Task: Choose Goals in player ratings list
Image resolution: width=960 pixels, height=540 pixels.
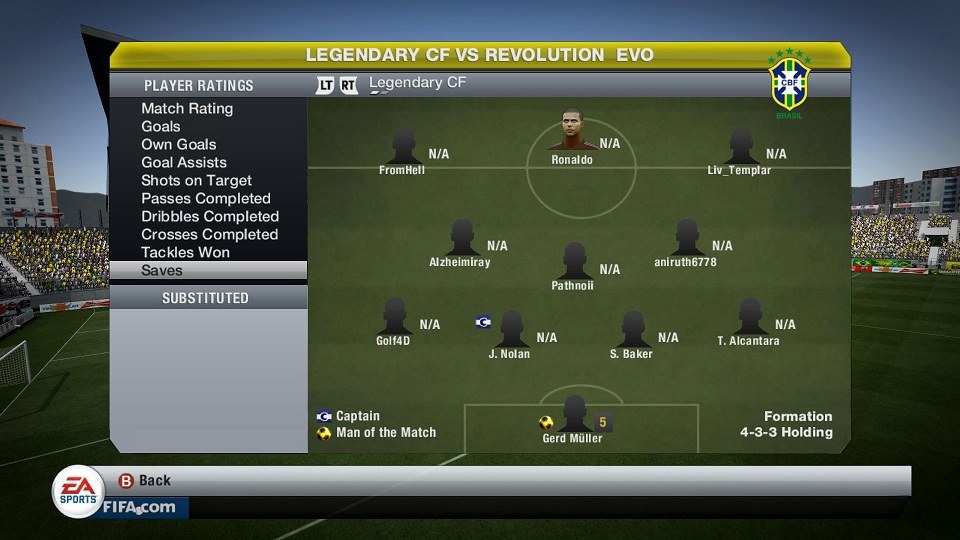Action: tap(161, 126)
